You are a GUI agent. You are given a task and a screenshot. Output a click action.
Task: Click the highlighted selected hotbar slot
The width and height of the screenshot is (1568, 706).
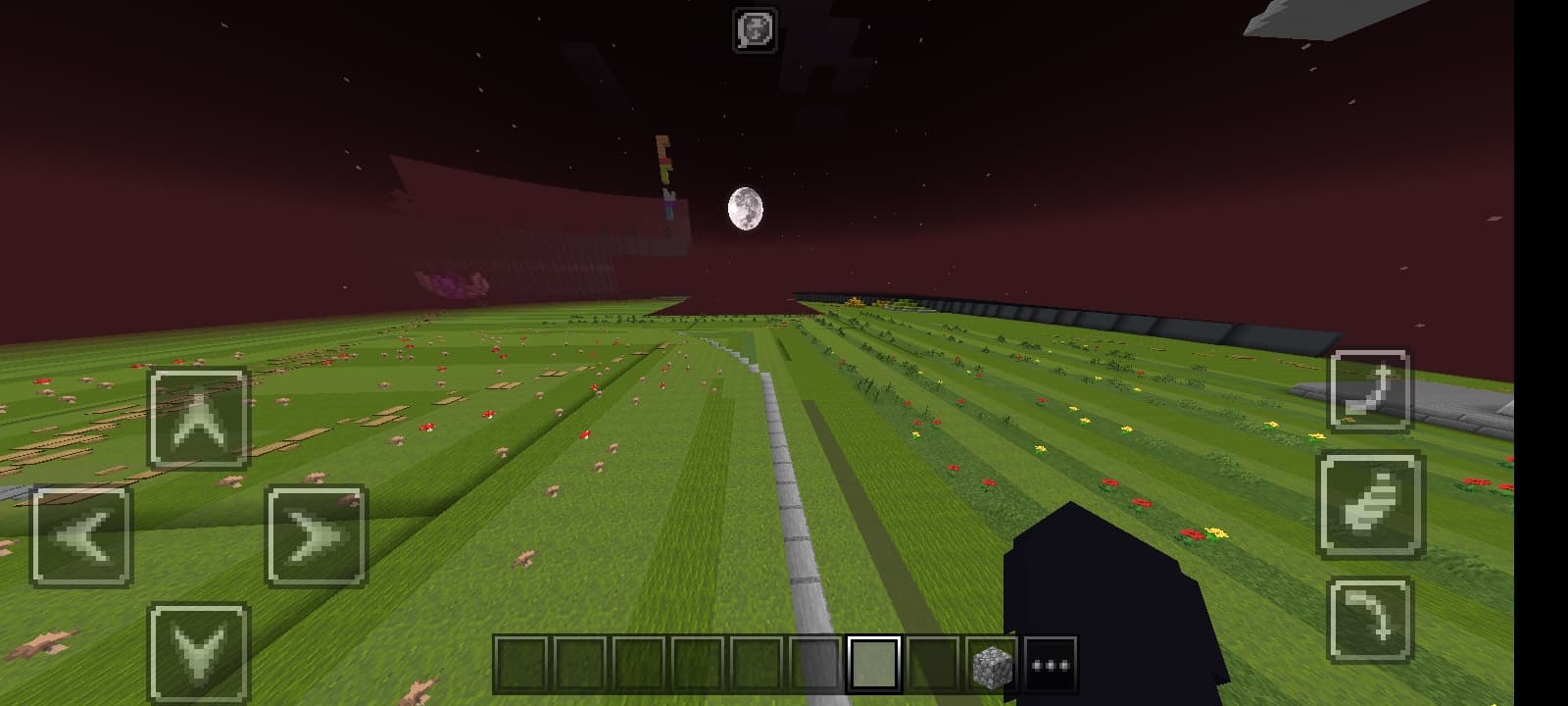coord(873,665)
